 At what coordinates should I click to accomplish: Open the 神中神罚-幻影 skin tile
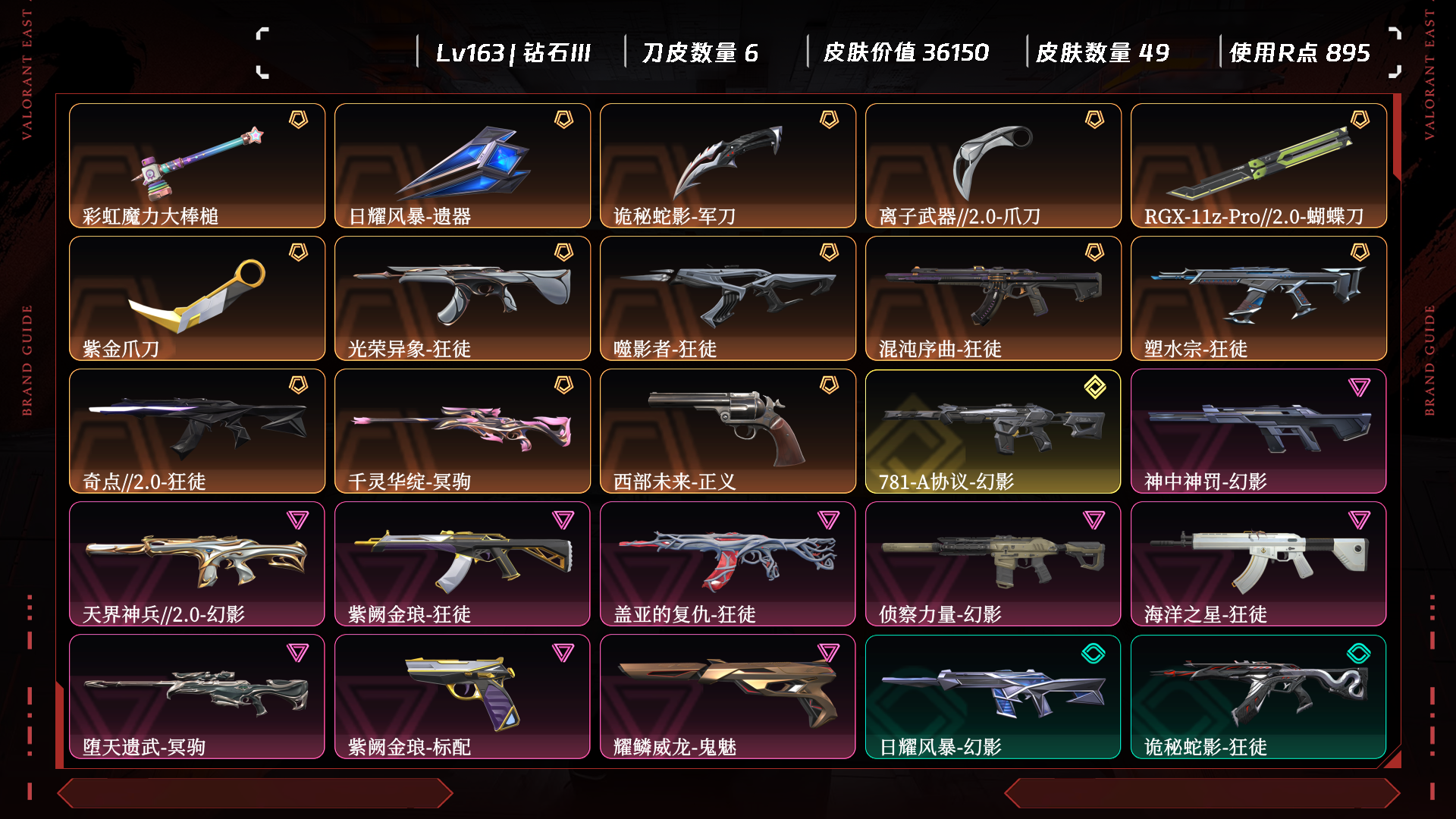(x=1259, y=431)
